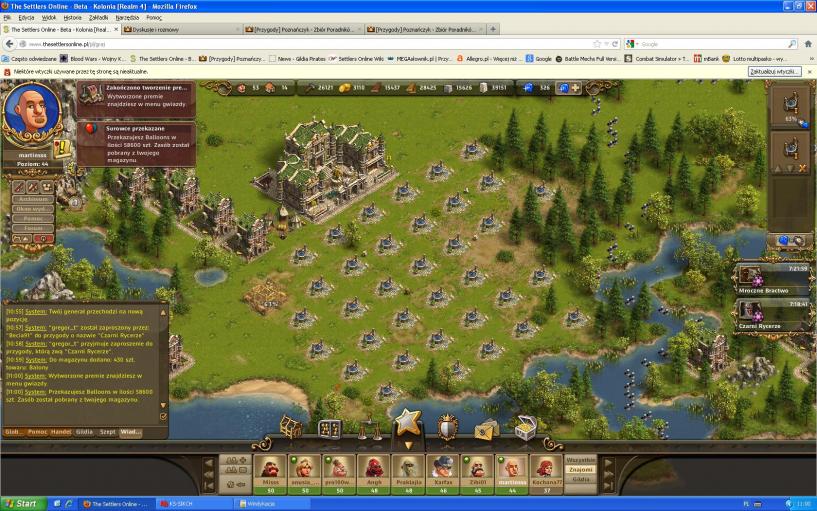Switch to the Handel chat tab

point(62,432)
